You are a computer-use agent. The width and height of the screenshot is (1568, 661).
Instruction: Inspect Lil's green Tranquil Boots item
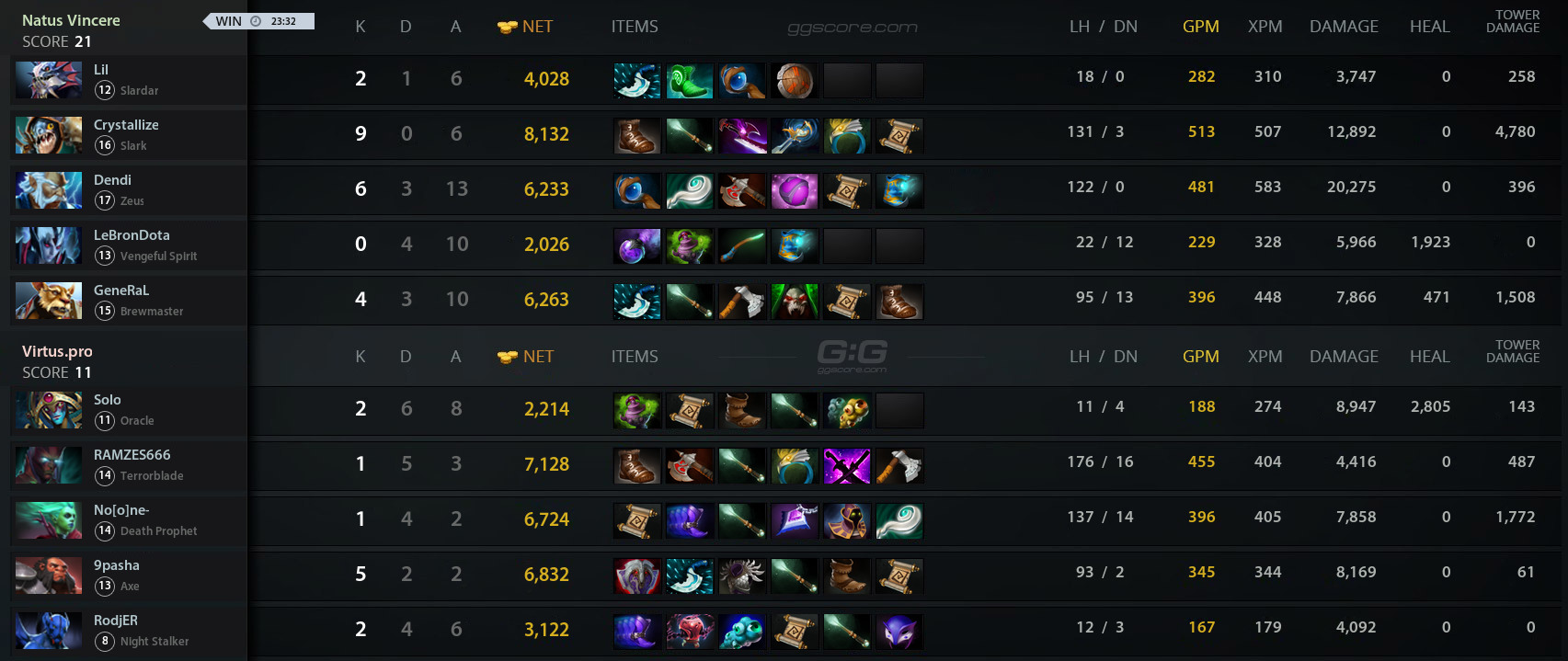click(x=690, y=81)
